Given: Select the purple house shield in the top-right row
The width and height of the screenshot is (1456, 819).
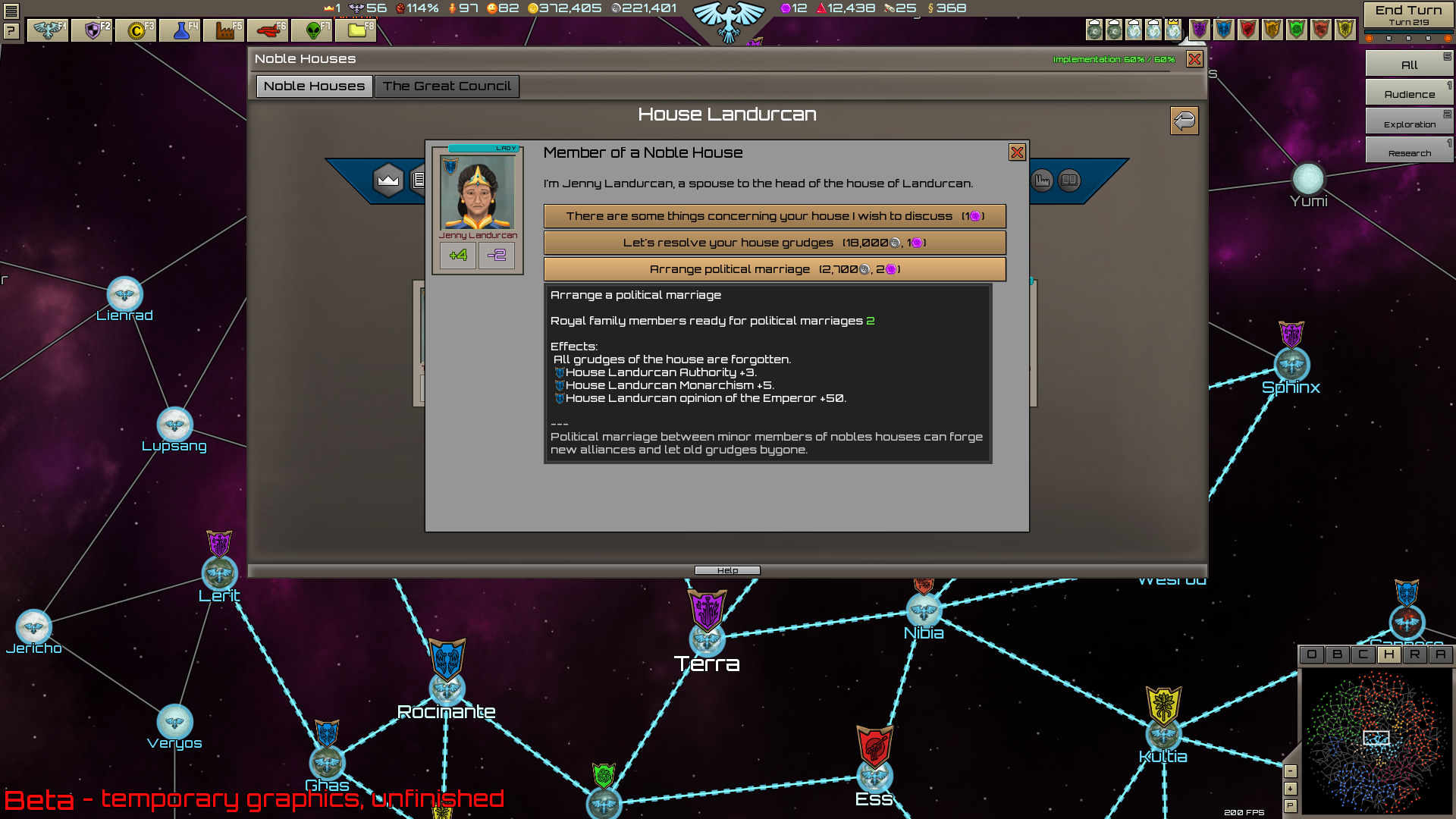Looking at the screenshot, I should click(x=1200, y=29).
